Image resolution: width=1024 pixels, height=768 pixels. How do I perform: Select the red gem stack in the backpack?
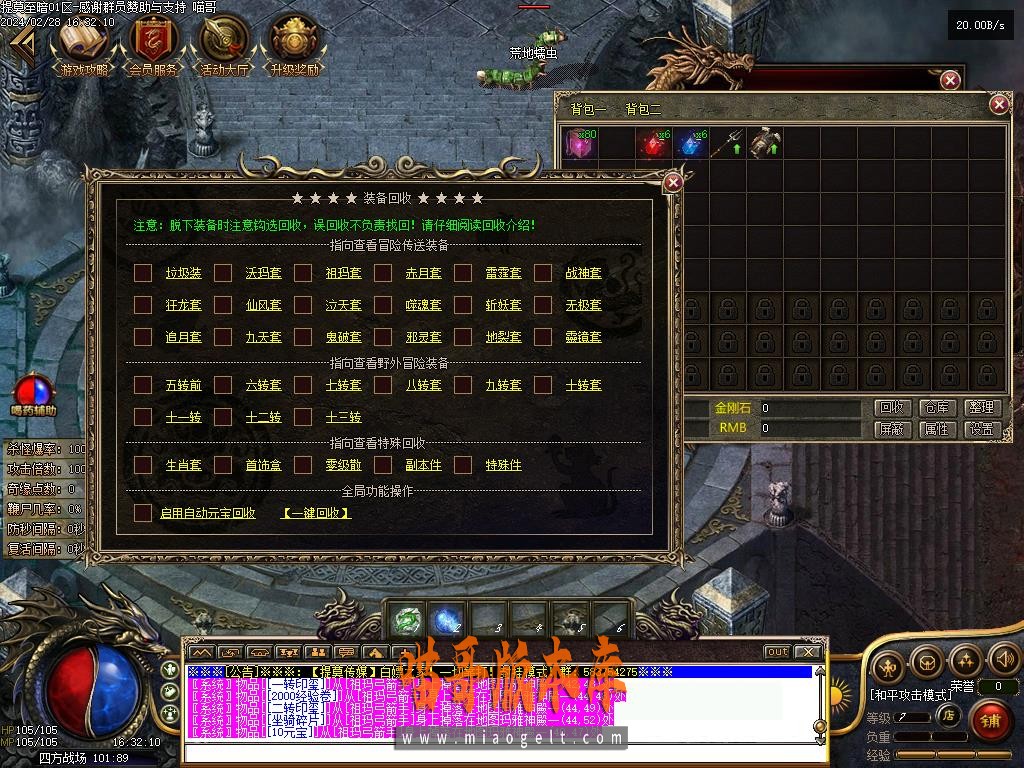655,144
